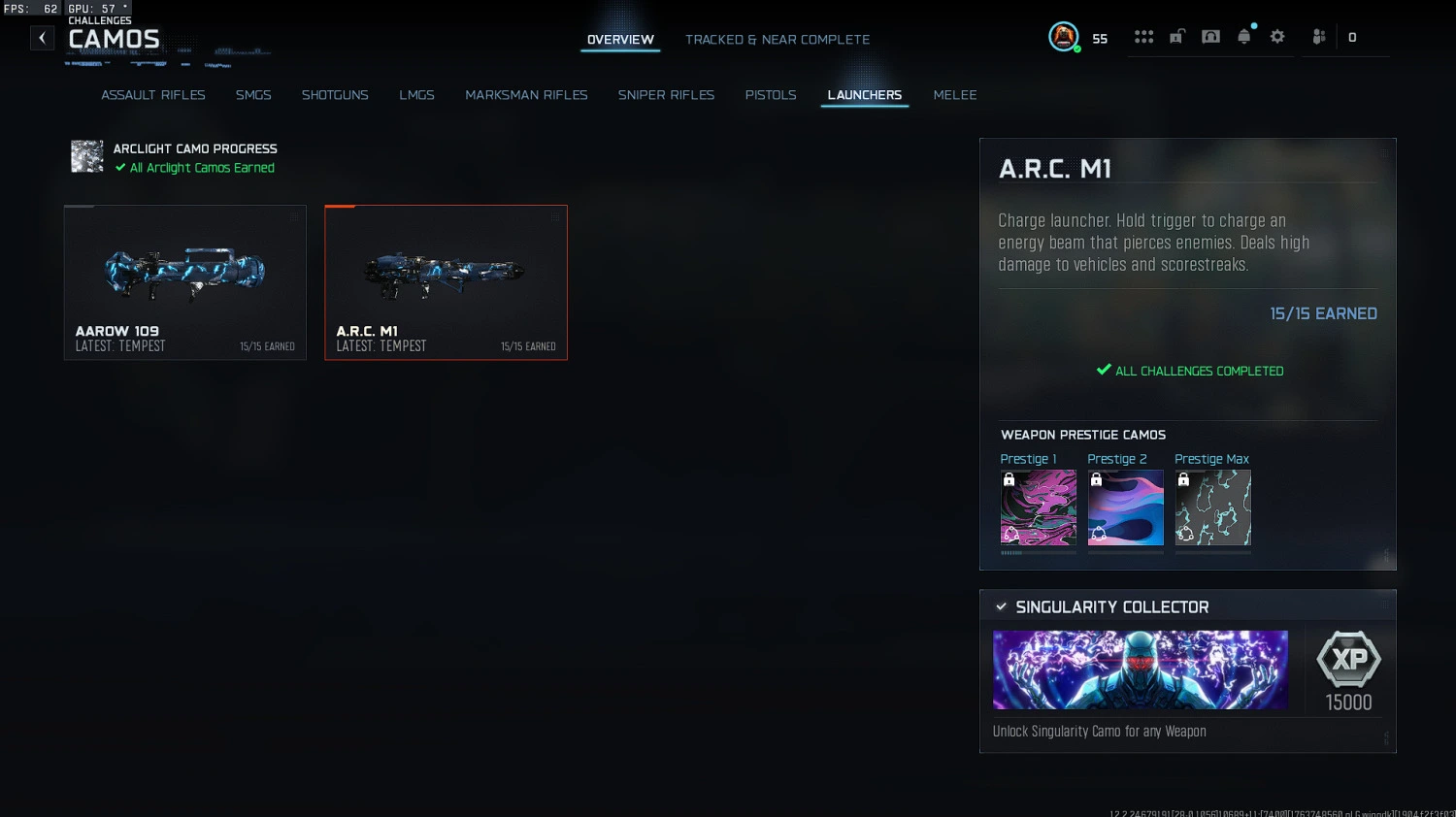Click the player profile avatar
The image size is (1456, 817).
point(1064,38)
